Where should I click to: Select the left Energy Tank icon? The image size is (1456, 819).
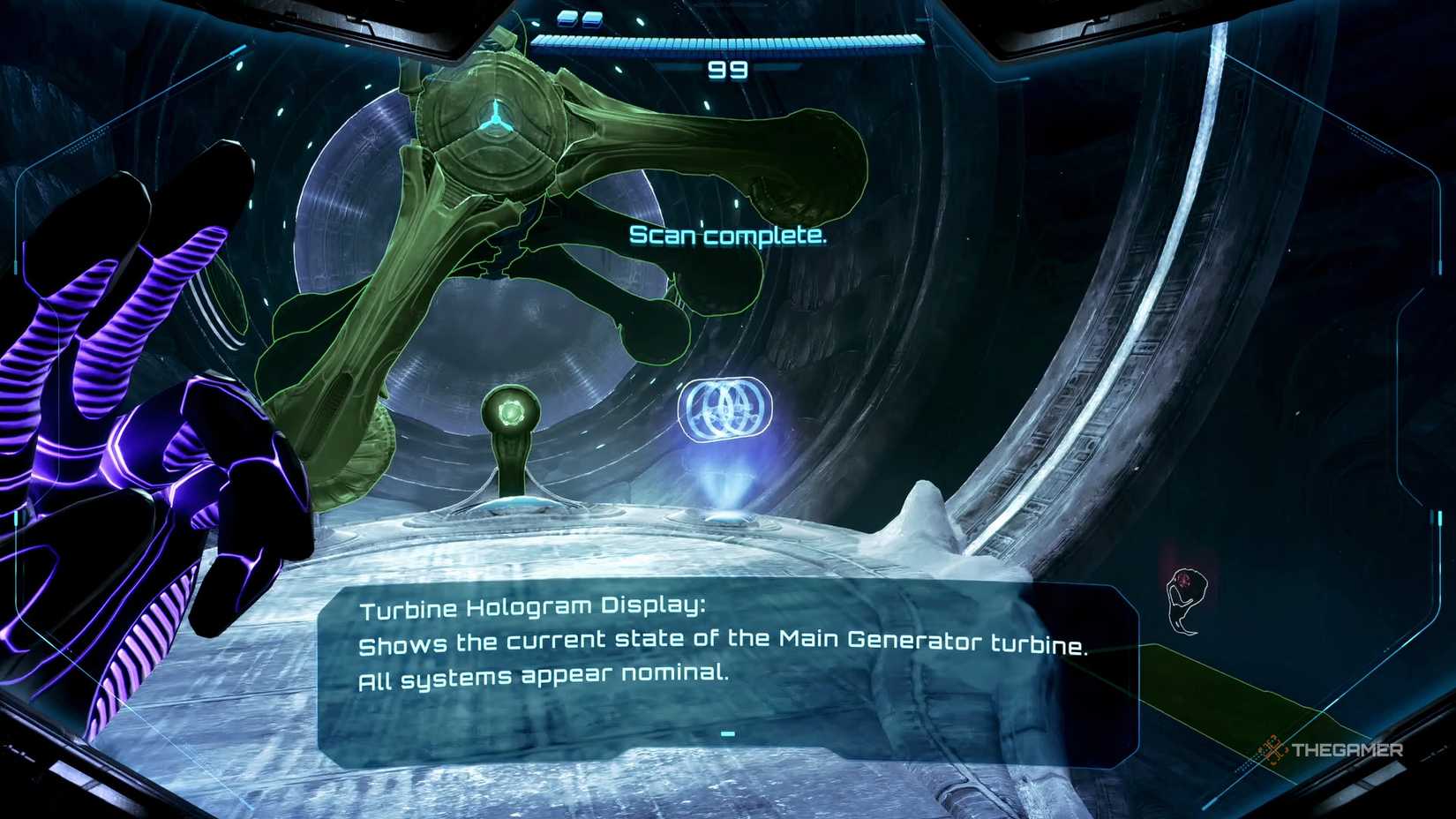pyautogui.click(x=565, y=19)
